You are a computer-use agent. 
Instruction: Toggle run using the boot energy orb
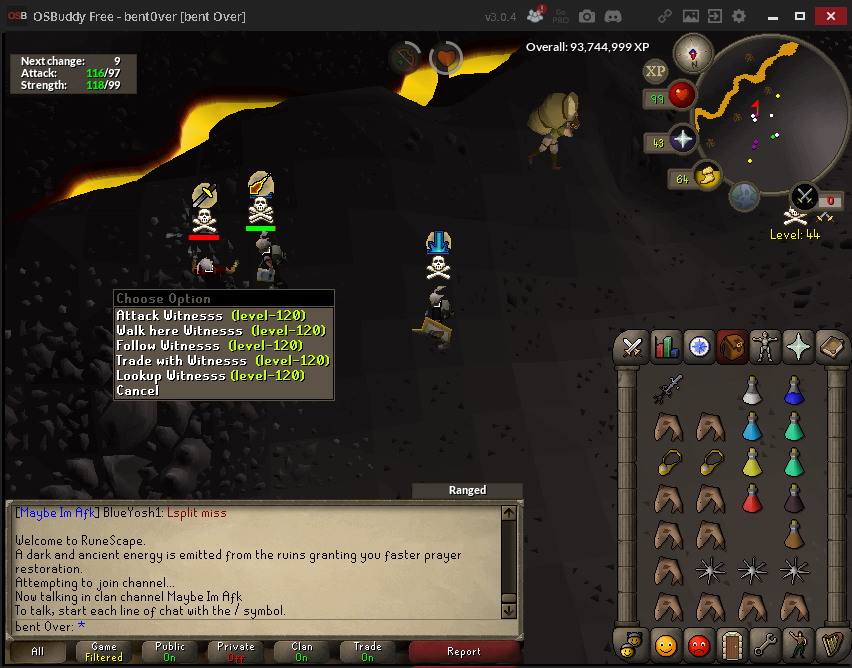(706, 175)
